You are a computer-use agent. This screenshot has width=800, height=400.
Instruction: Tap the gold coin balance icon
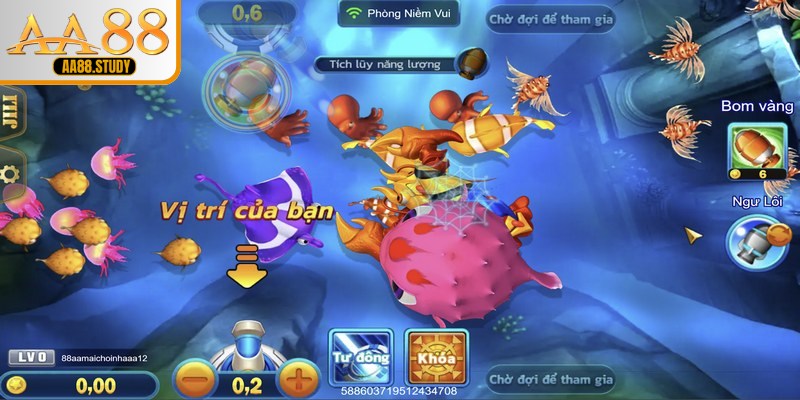(14, 384)
